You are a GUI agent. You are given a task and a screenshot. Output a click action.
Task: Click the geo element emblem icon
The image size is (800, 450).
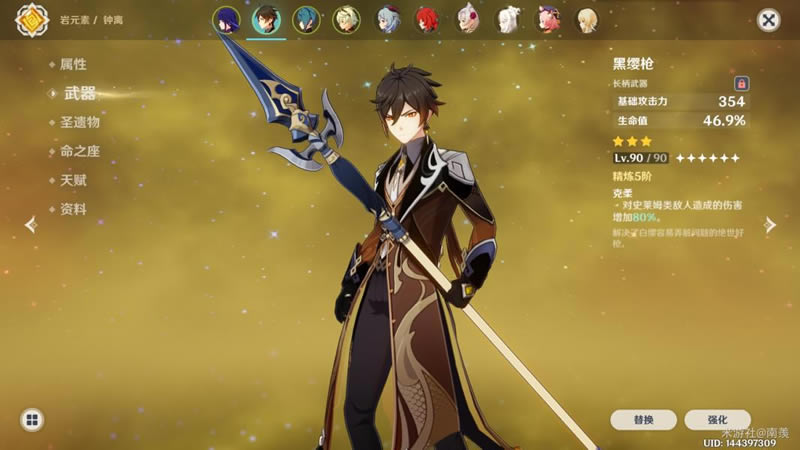[31, 19]
